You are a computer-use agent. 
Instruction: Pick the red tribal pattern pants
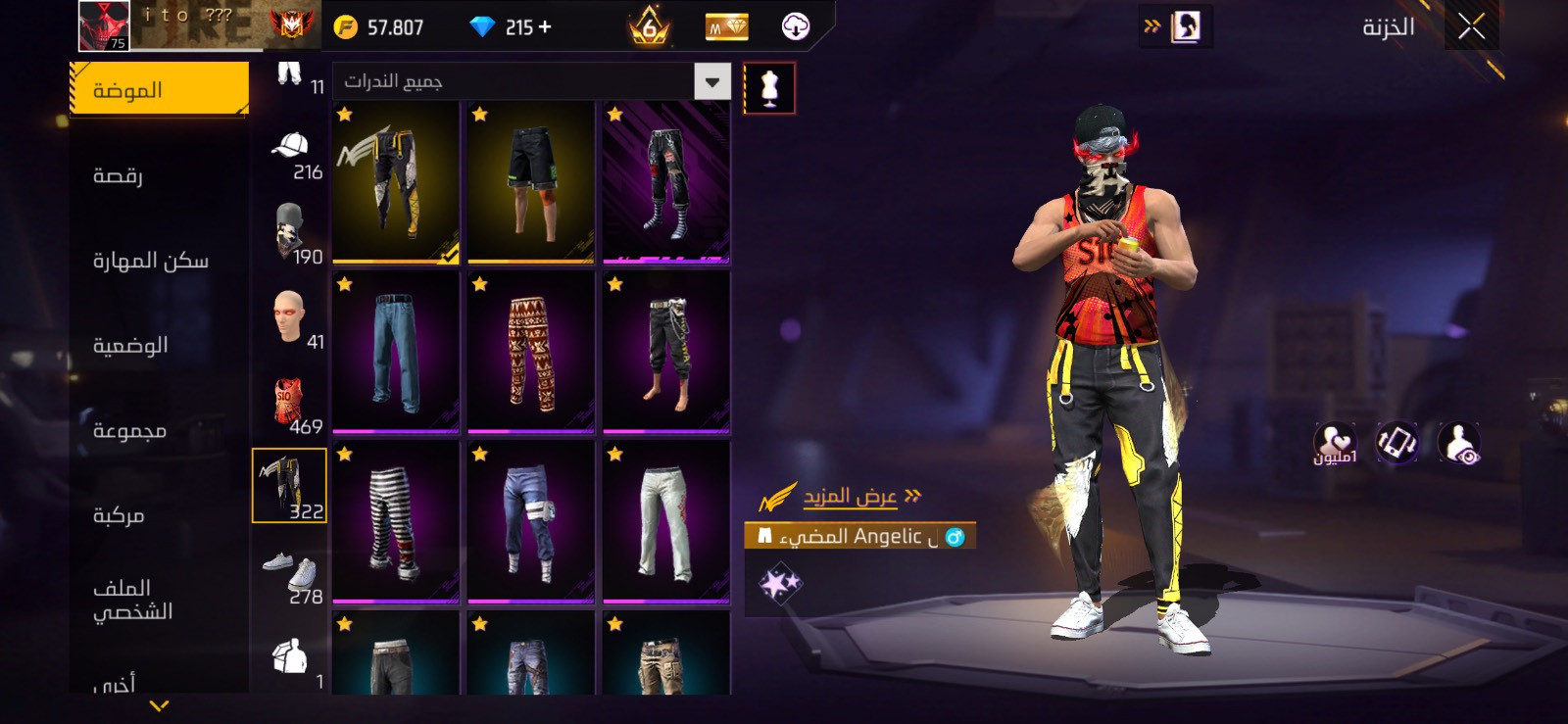531,352
